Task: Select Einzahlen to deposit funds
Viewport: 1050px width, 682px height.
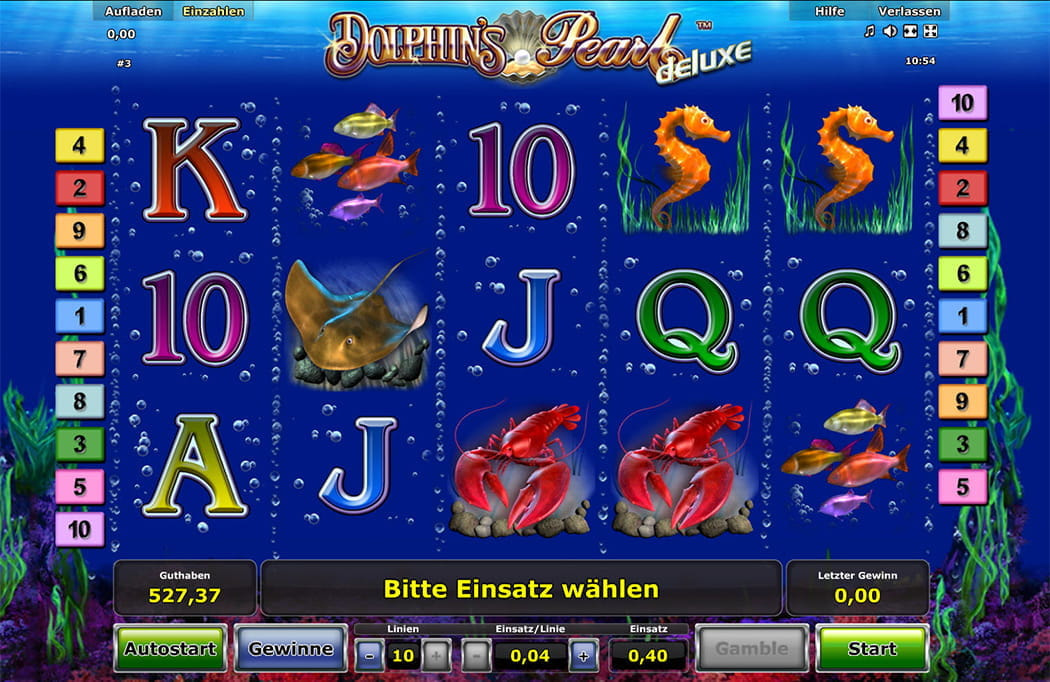Action: tap(213, 11)
